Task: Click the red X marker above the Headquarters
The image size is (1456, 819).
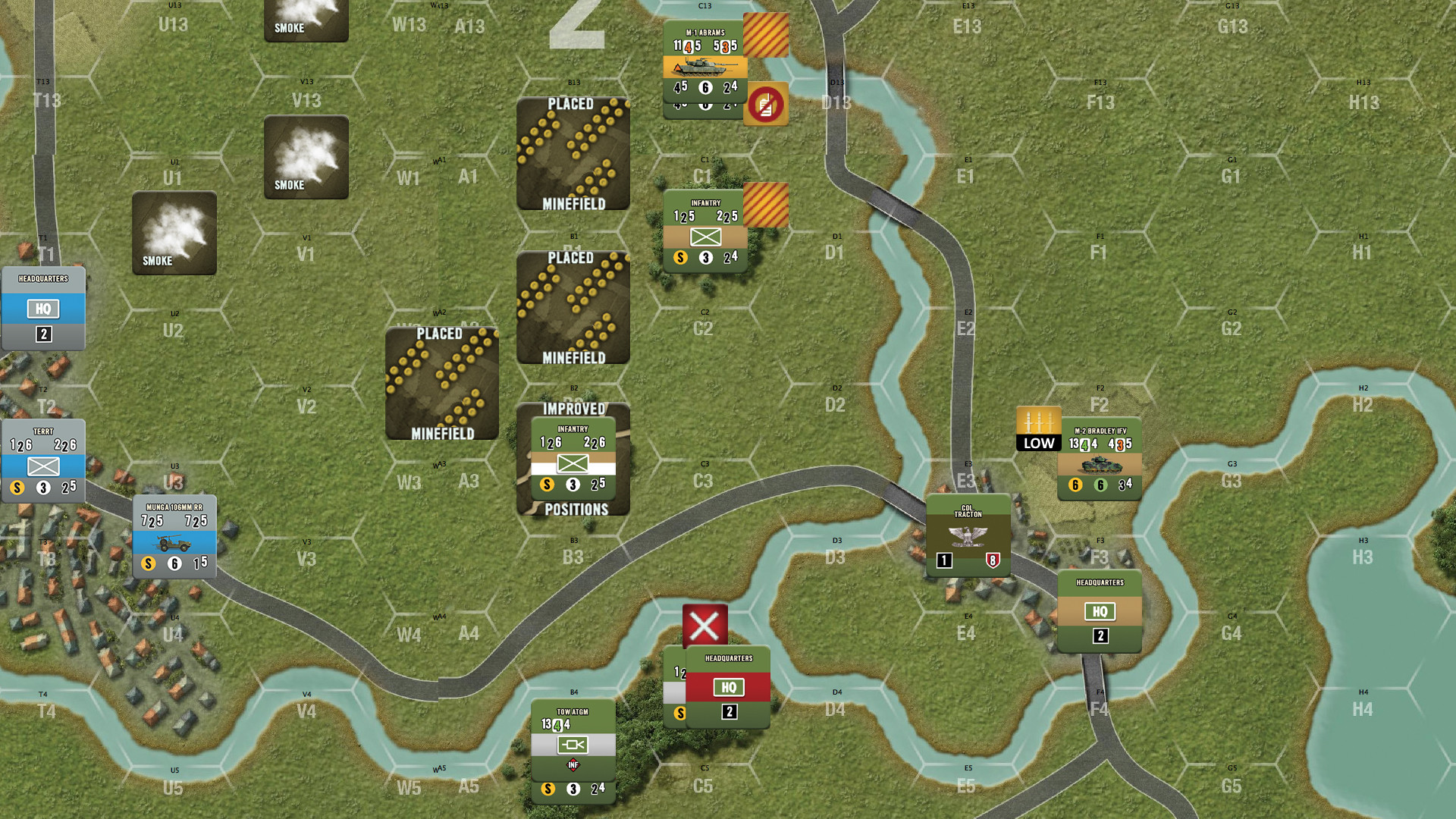Action: (704, 624)
